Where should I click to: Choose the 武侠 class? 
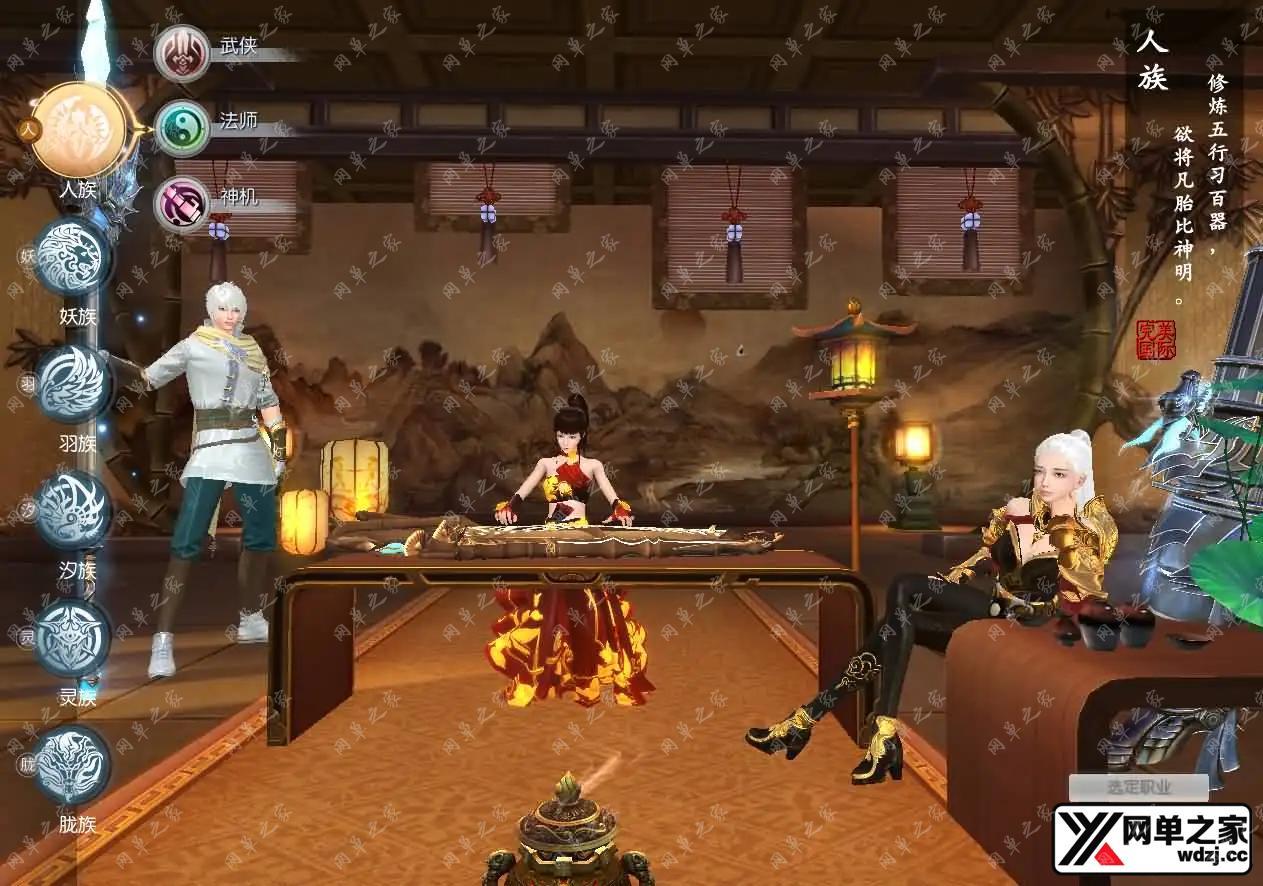tap(182, 52)
